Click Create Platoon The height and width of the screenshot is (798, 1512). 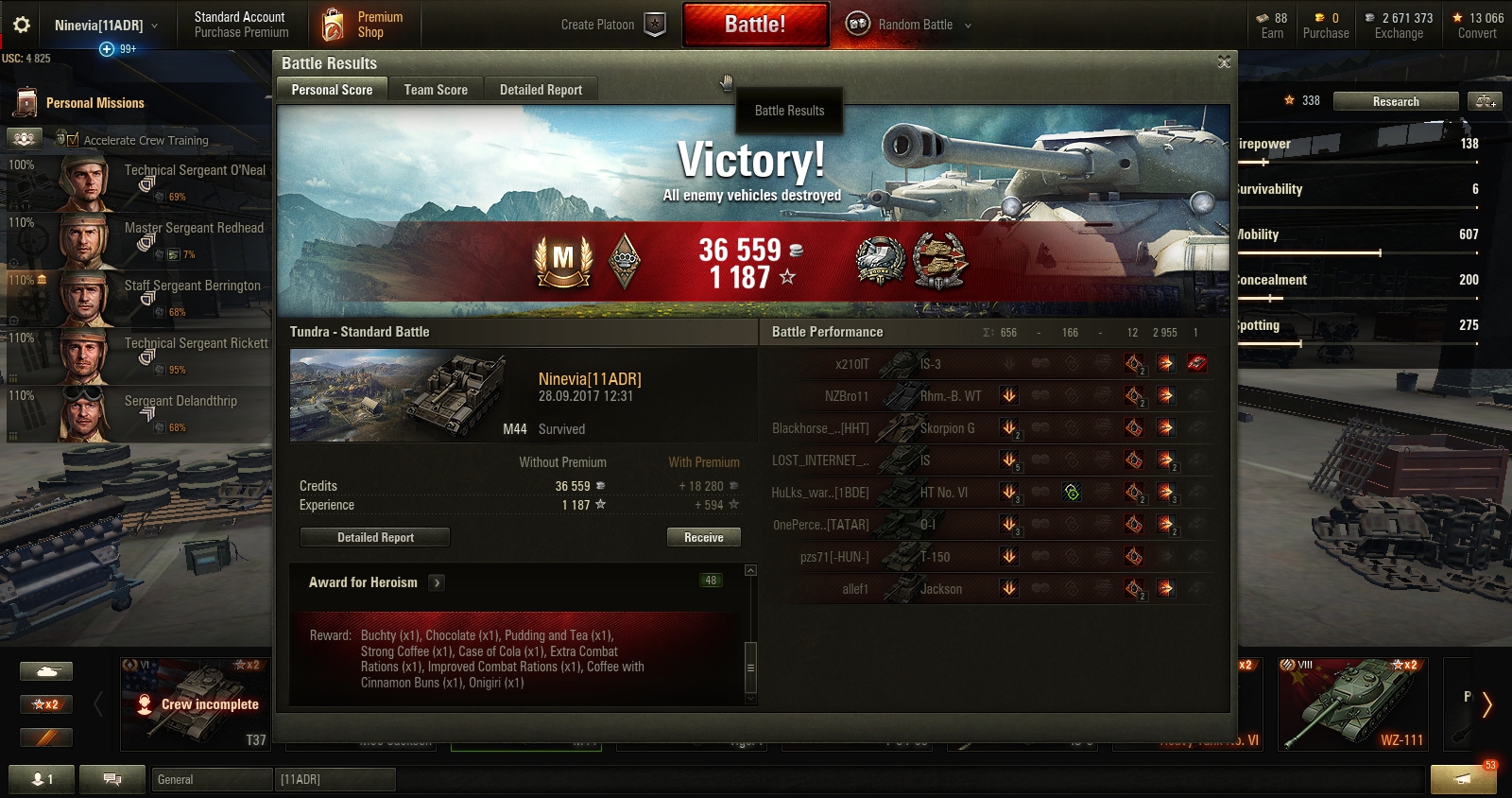[612, 25]
